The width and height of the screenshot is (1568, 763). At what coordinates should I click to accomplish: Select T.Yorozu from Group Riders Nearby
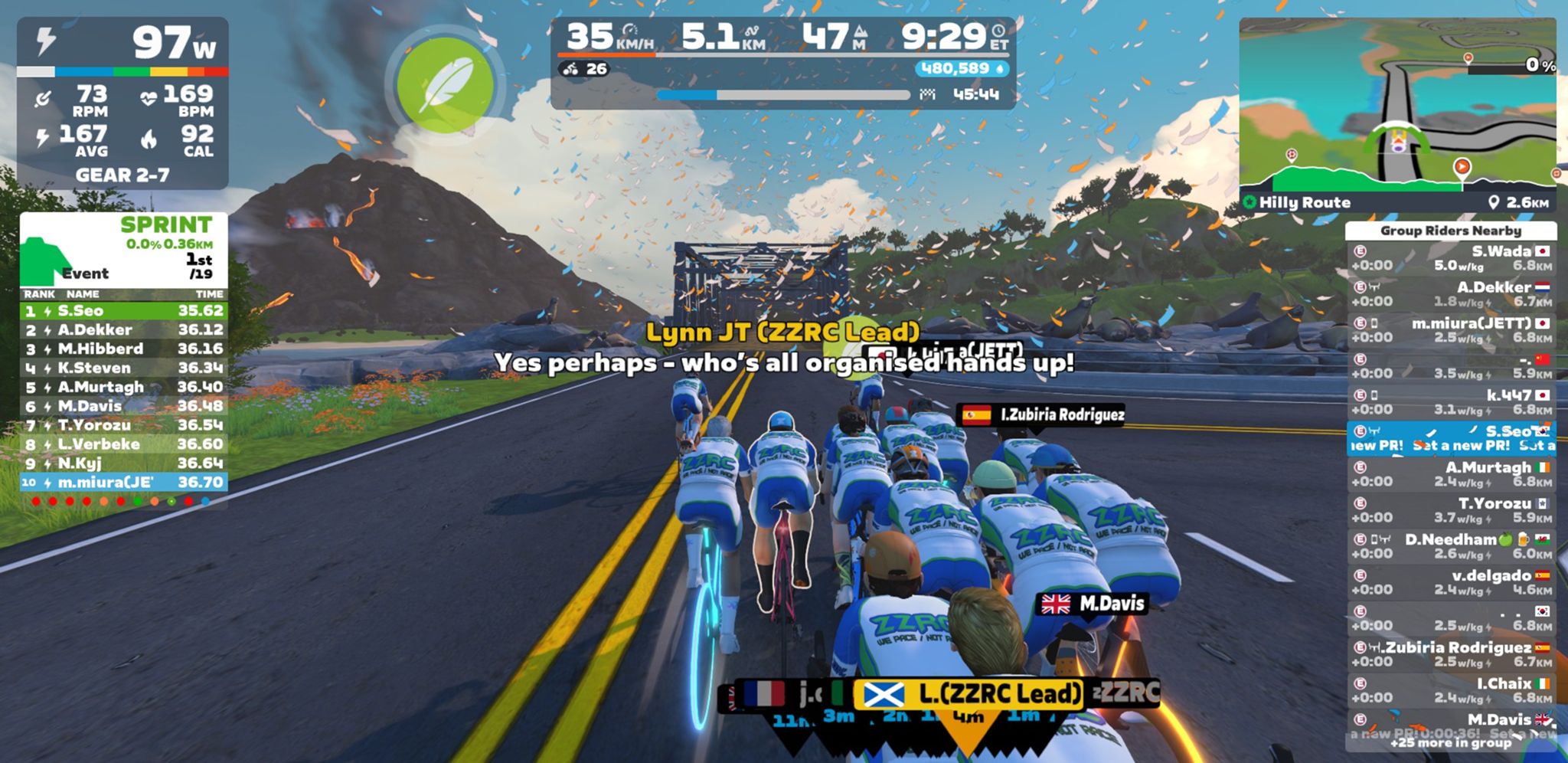[x=1451, y=510]
